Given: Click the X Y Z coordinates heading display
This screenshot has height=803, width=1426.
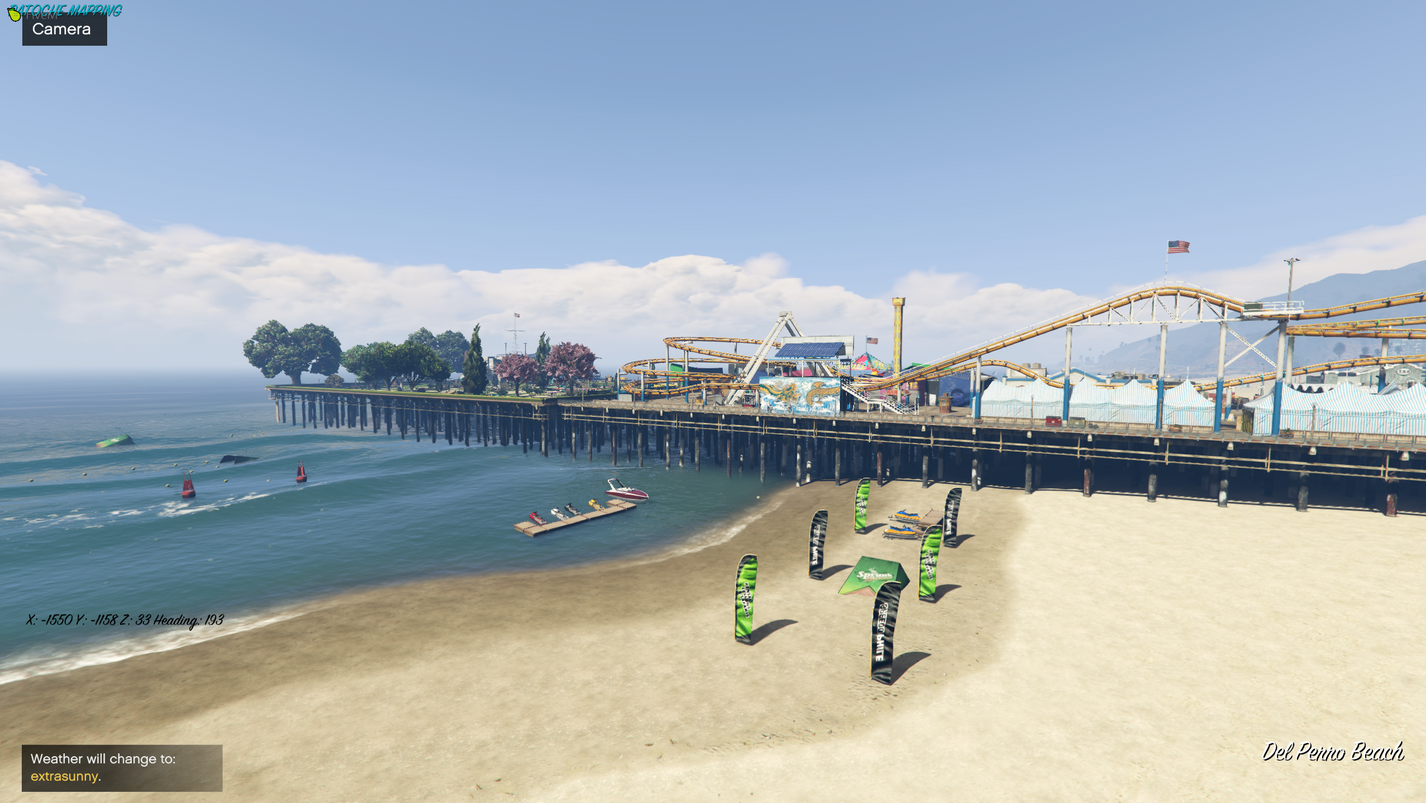Looking at the screenshot, I should pos(122,620).
